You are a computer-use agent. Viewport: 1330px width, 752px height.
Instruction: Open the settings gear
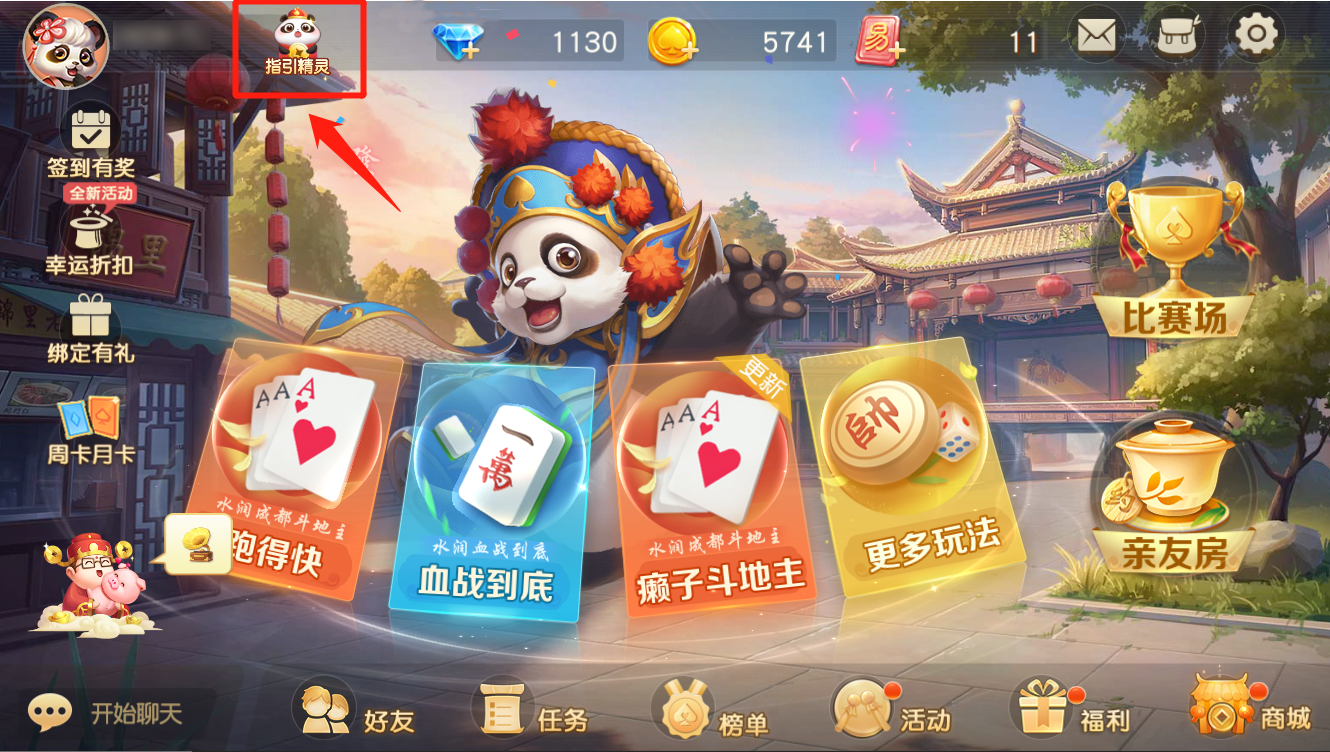(x=1256, y=34)
